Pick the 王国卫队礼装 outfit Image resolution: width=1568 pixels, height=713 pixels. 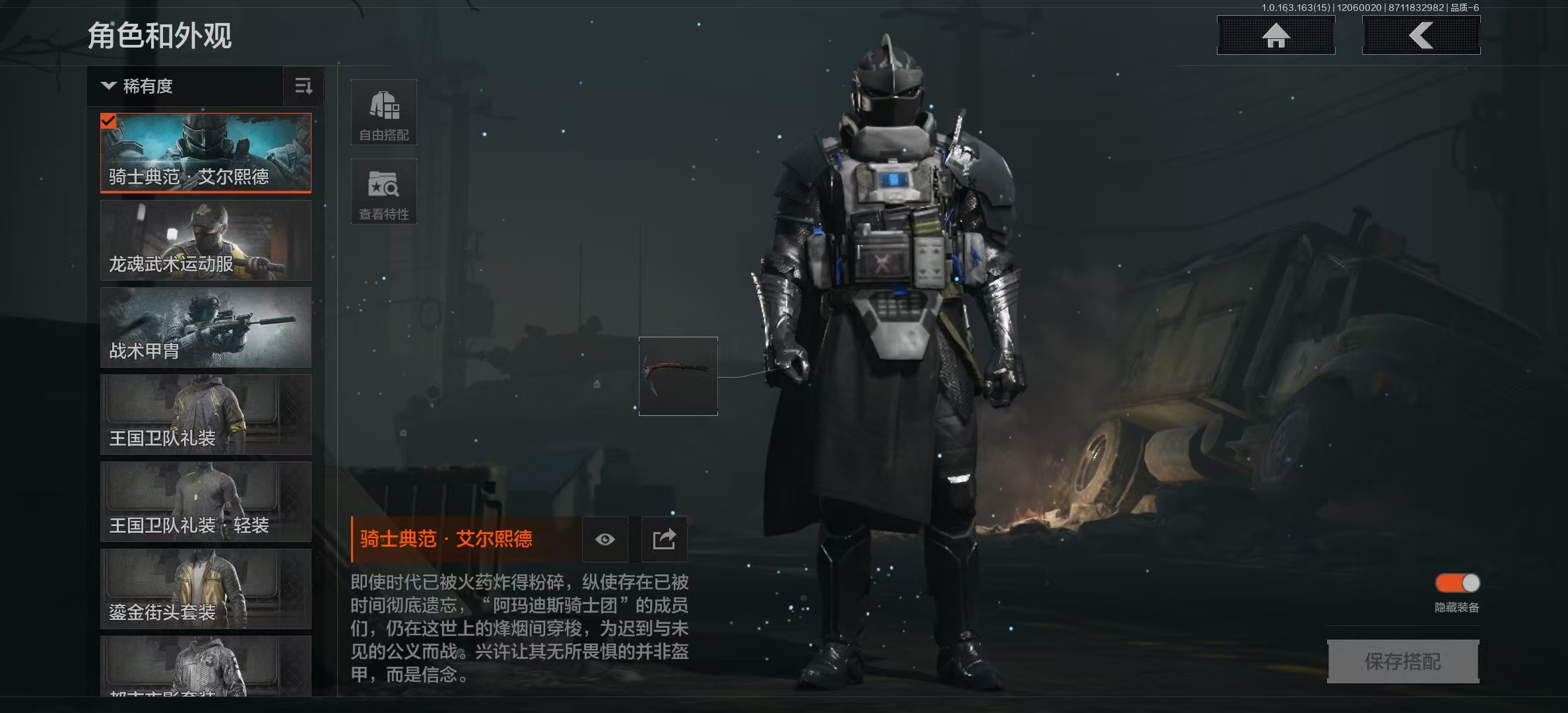(x=206, y=415)
